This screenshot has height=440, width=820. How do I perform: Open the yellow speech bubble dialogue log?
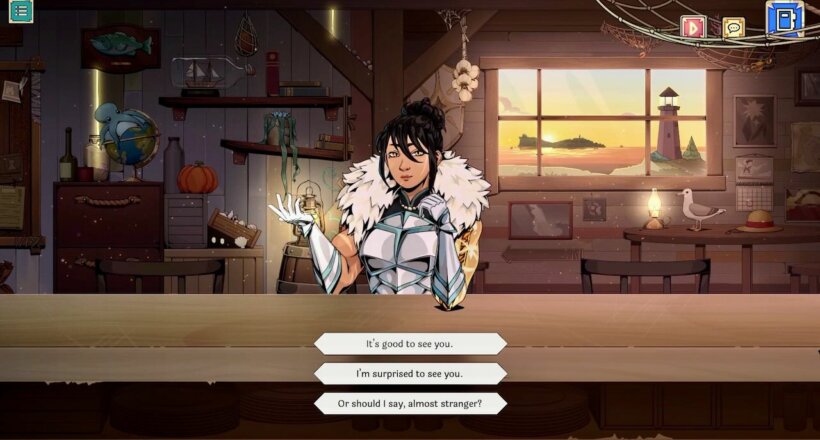(734, 27)
